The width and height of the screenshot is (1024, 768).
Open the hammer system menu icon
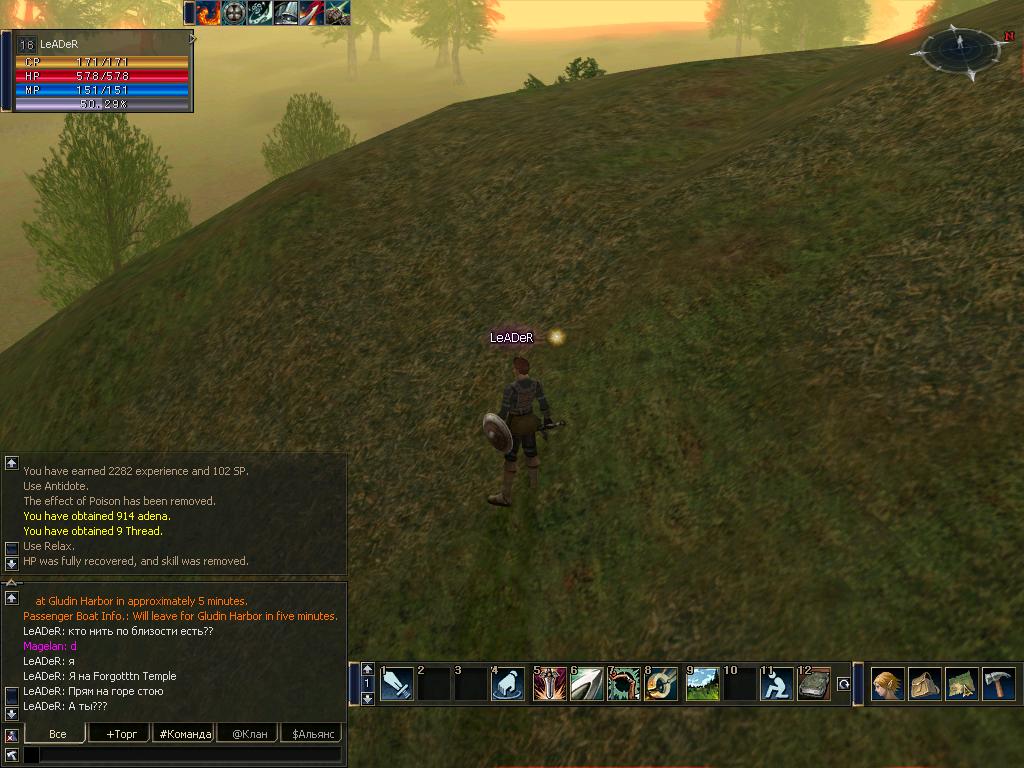998,685
